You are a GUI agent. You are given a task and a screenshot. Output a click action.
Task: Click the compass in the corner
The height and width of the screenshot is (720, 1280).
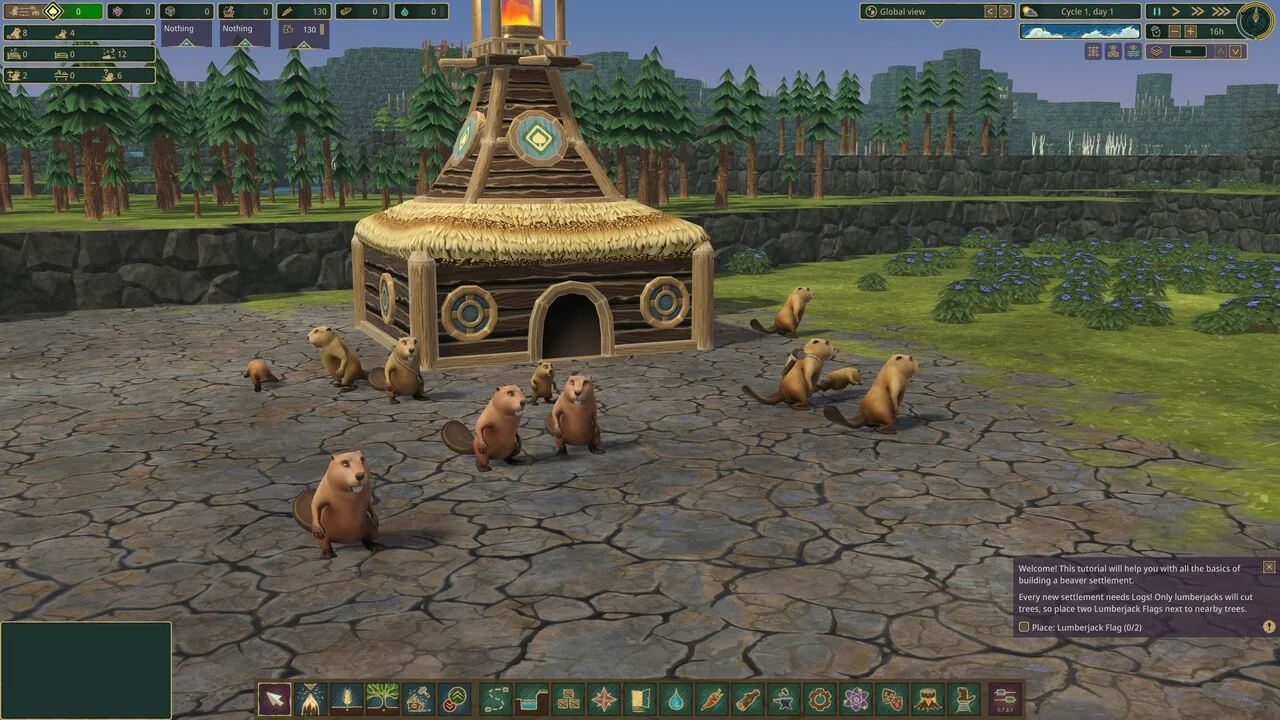(1255, 20)
